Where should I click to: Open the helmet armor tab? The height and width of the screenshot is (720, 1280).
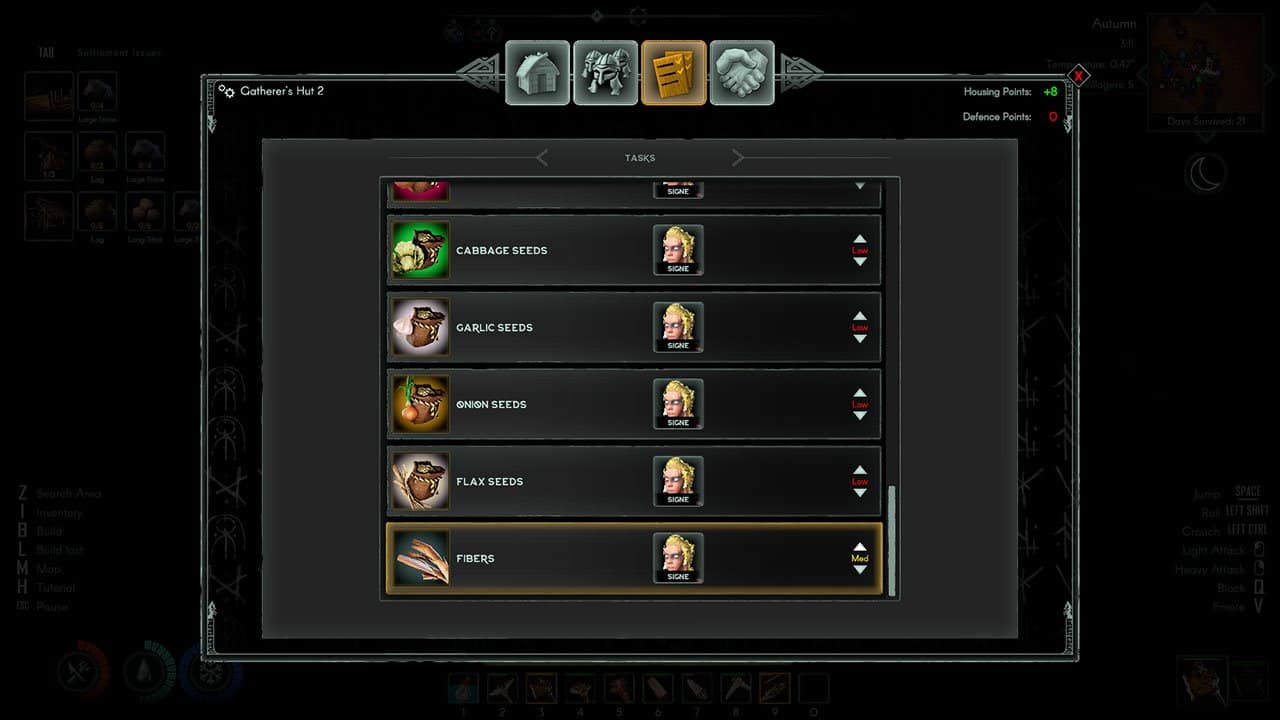[x=606, y=73]
